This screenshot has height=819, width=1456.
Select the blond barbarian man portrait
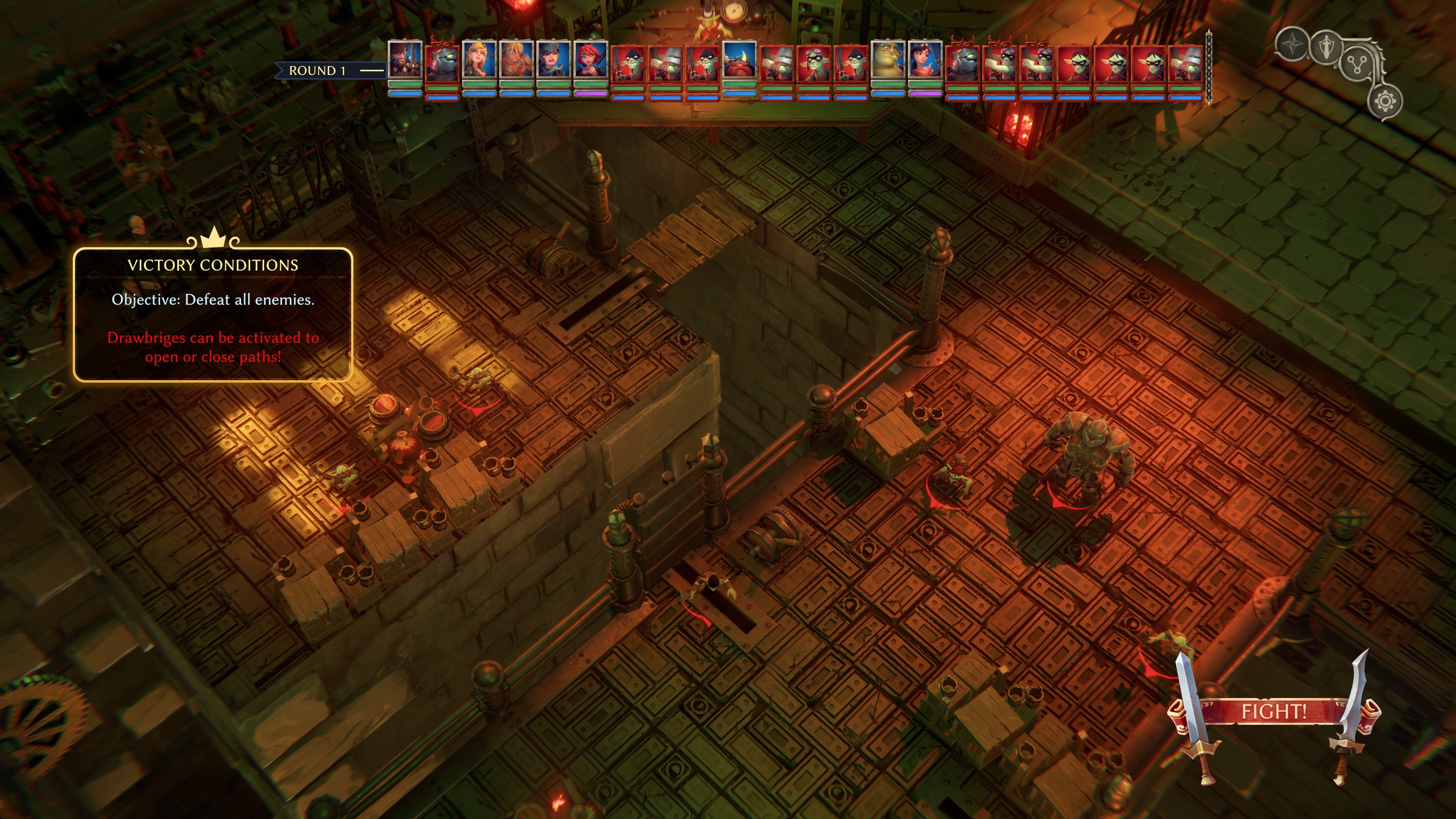point(516,60)
